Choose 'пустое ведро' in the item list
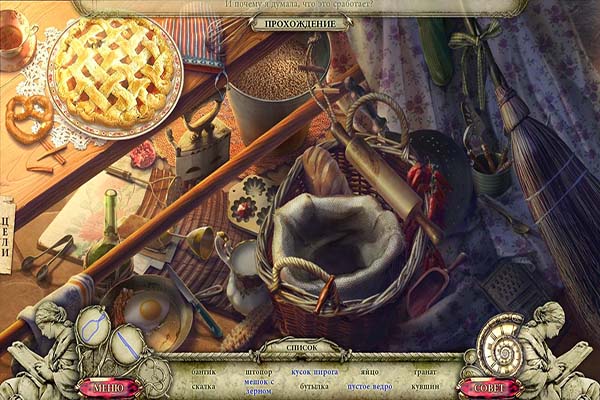 tap(369, 385)
